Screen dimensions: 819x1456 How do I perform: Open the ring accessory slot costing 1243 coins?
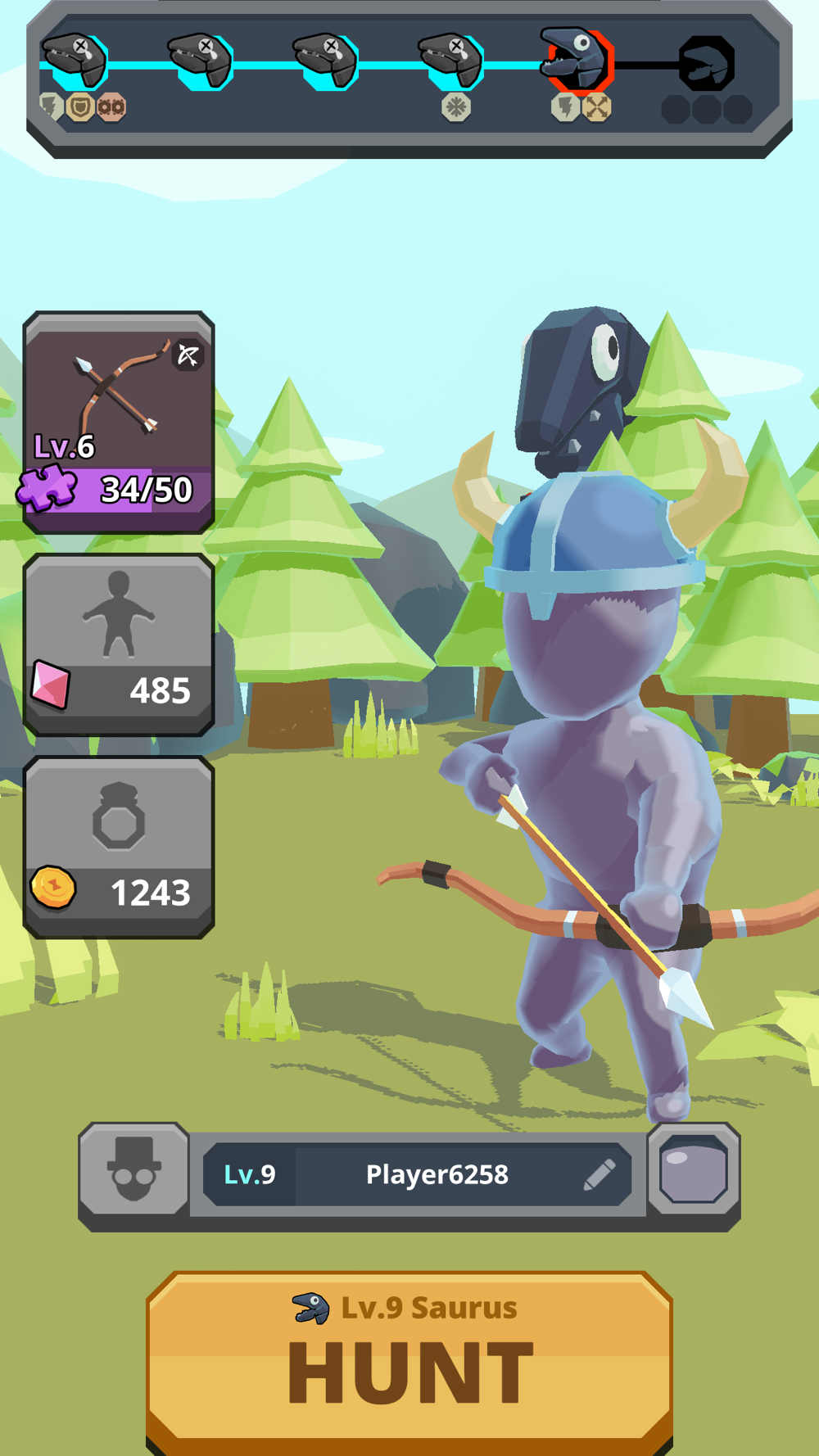click(x=119, y=847)
